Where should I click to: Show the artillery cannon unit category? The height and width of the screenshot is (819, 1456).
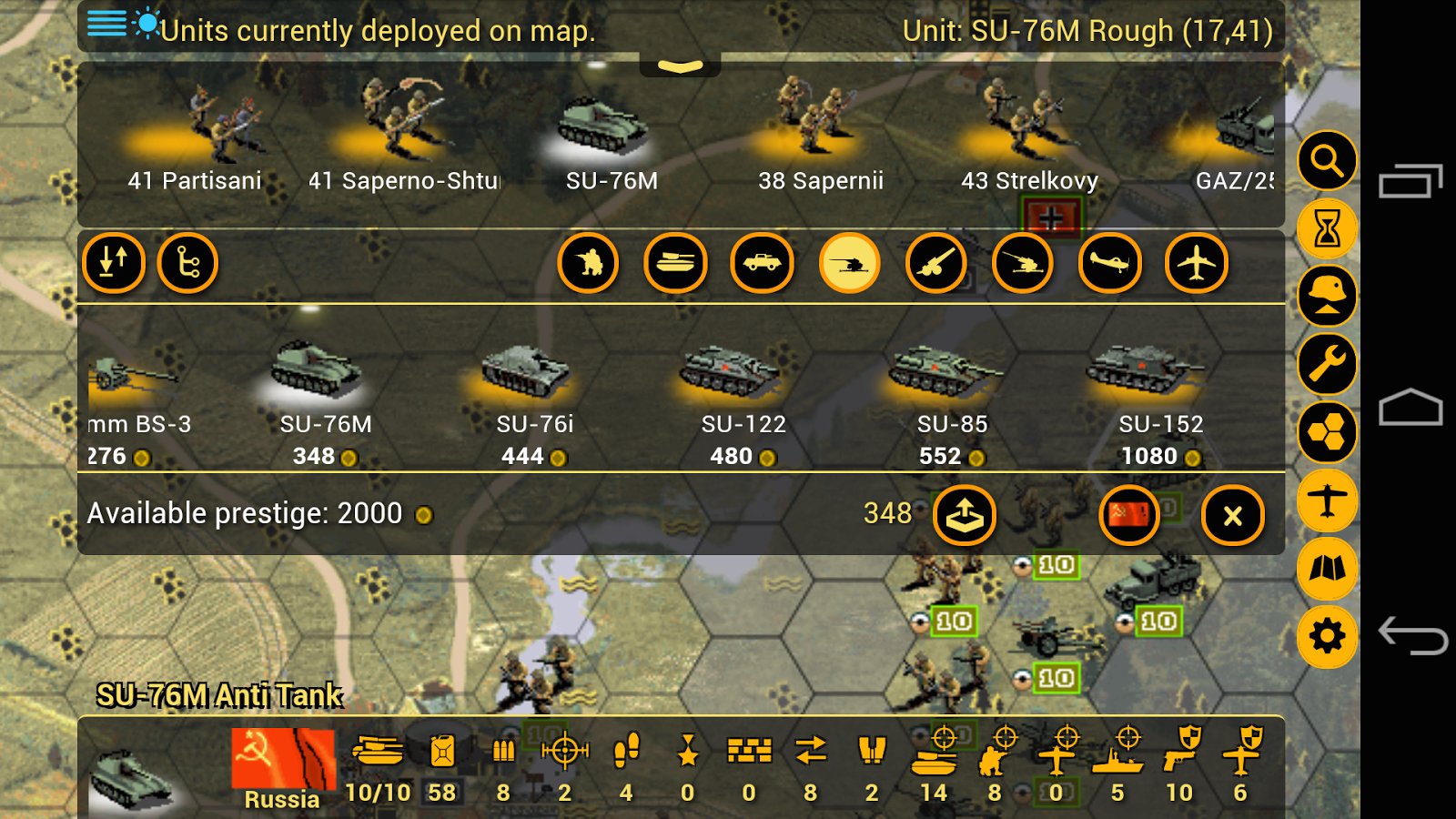coord(935,264)
